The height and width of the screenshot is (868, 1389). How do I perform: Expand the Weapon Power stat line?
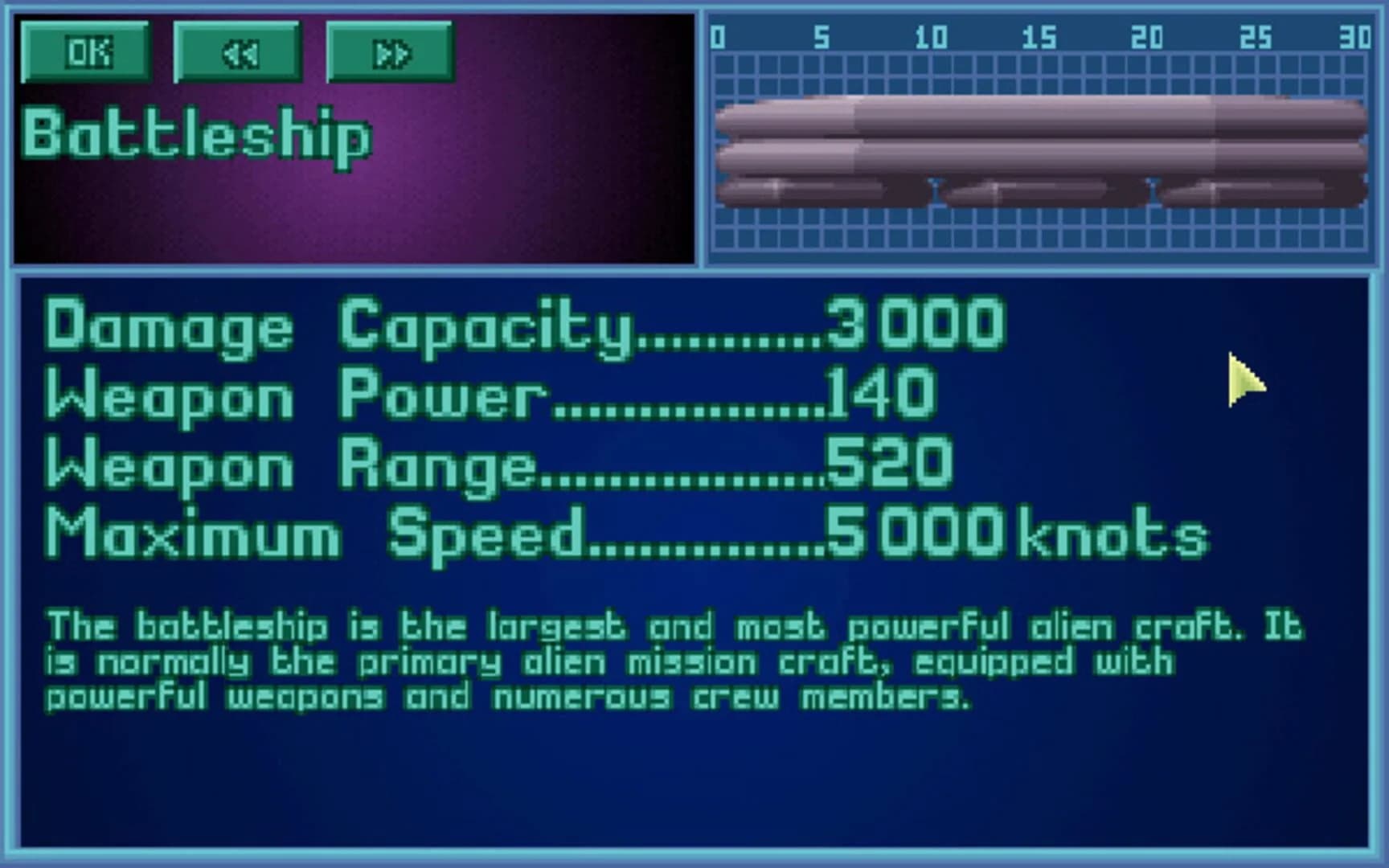(482, 394)
